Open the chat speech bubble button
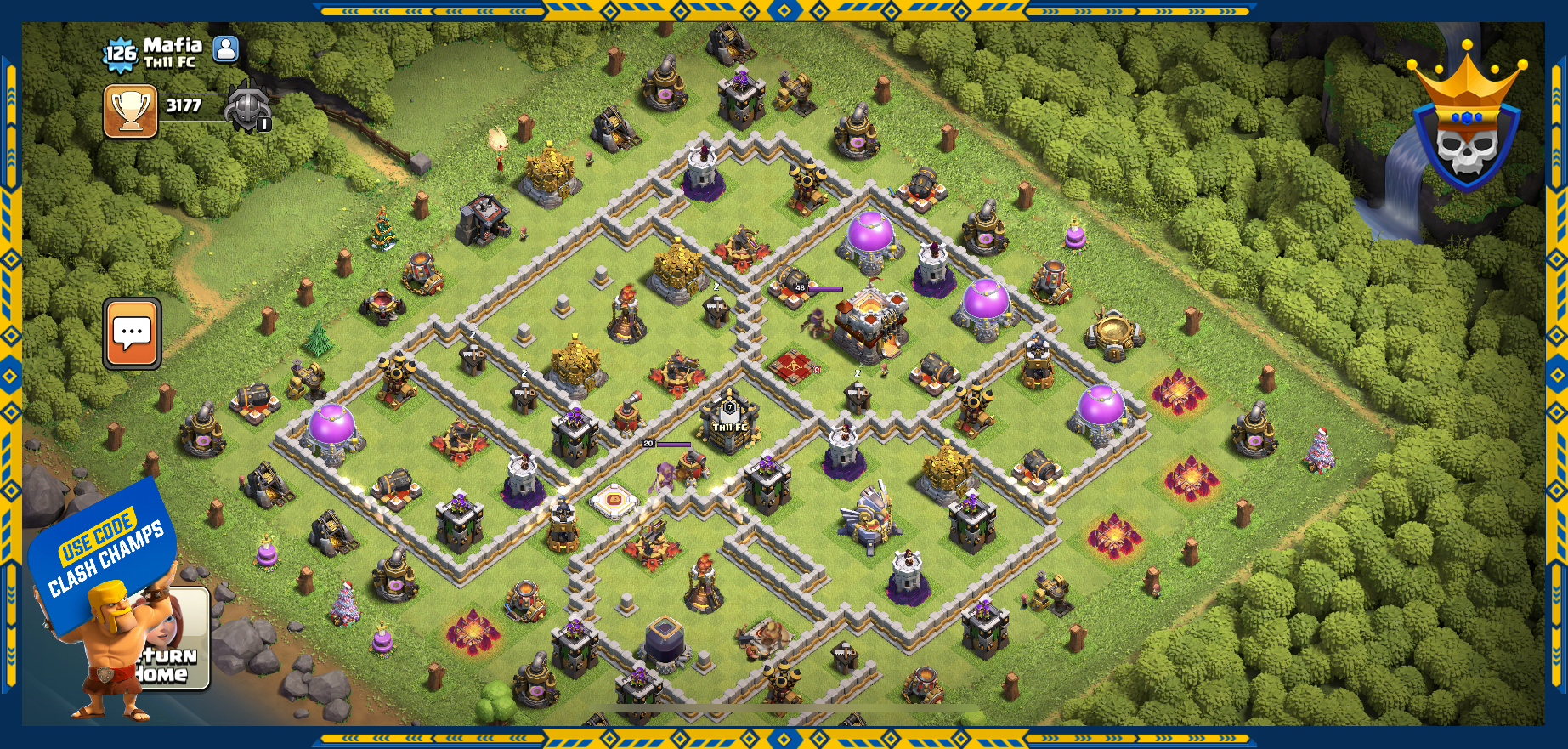Image resolution: width=1568 pixels, height=749 pixels. [133, 333]
